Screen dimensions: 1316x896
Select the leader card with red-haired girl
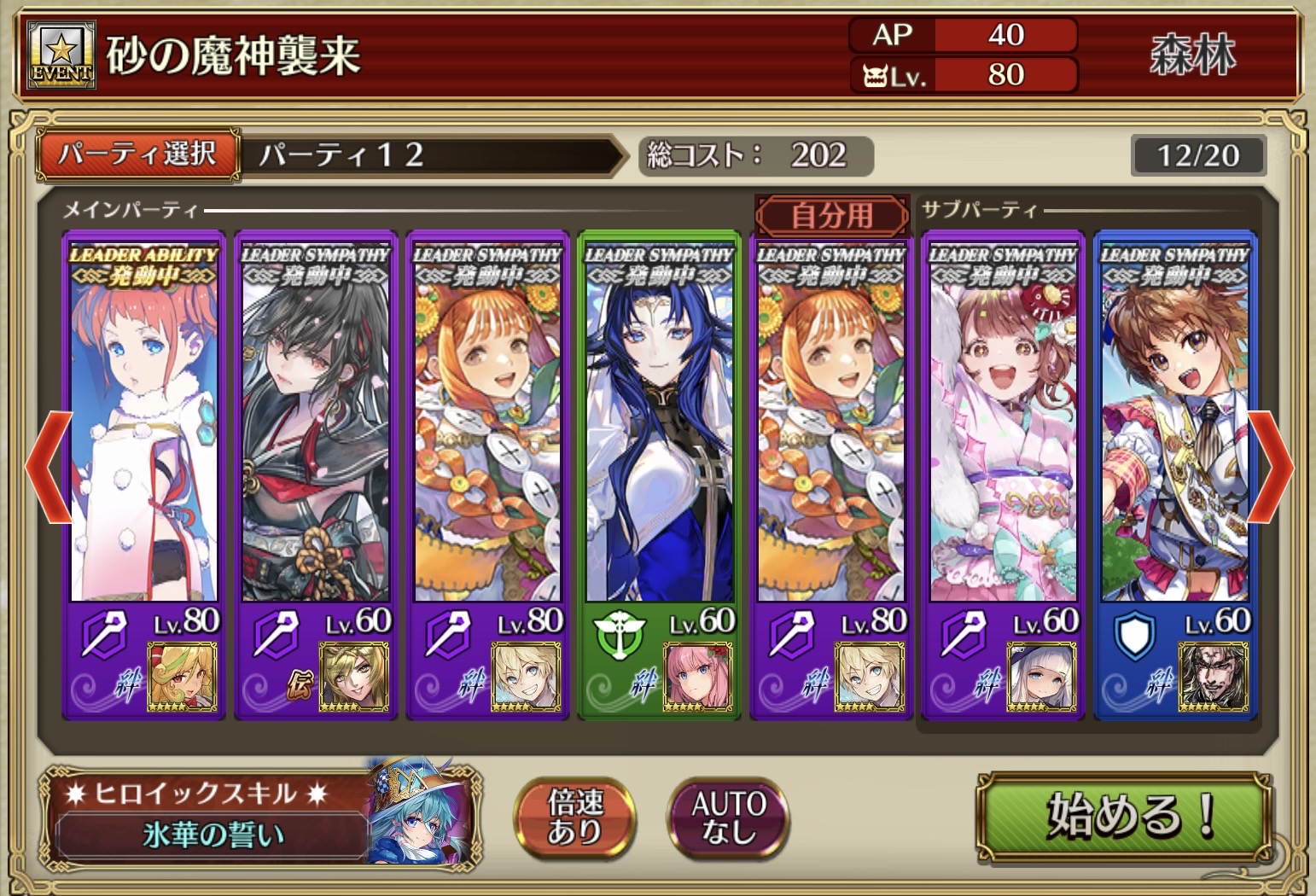click(x=143, y=427)
